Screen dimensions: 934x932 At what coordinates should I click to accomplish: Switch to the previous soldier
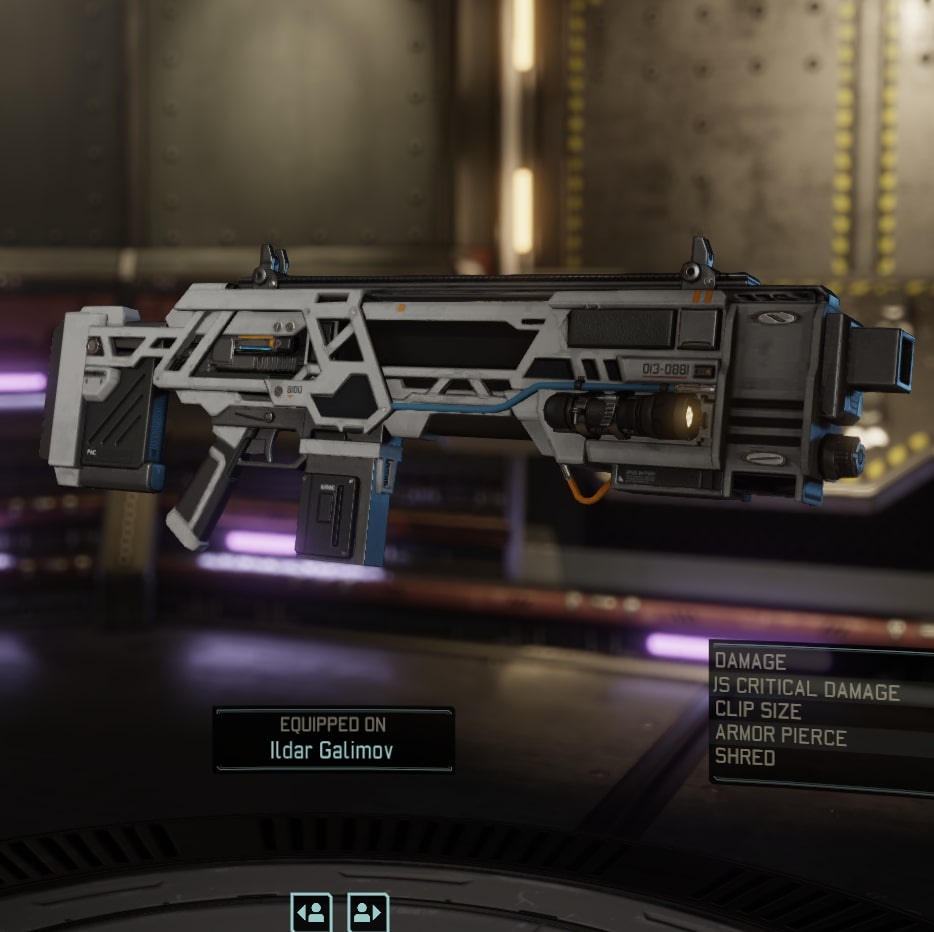[311, 912]
